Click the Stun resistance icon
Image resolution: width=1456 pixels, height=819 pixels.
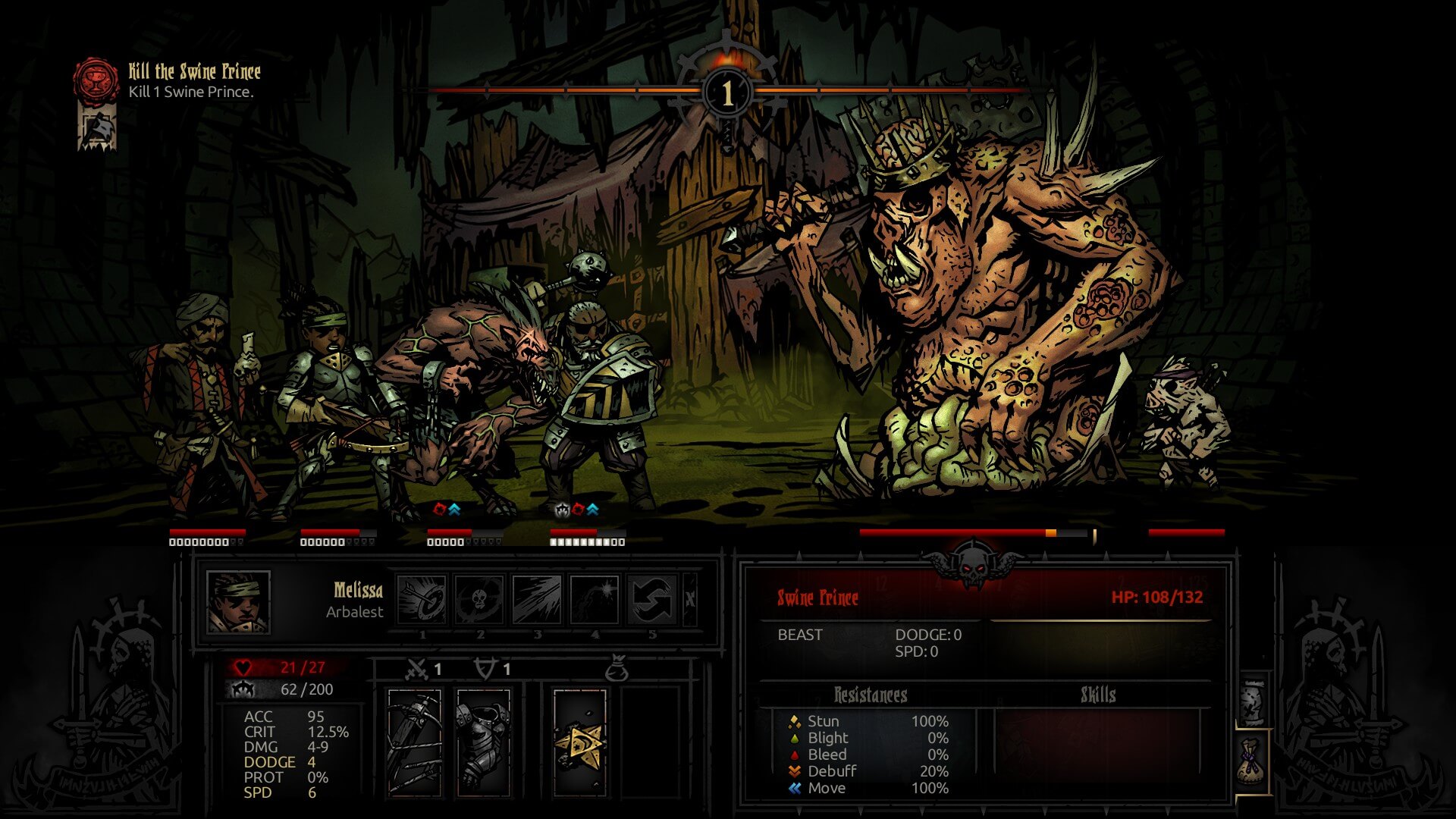pos(795,721)
